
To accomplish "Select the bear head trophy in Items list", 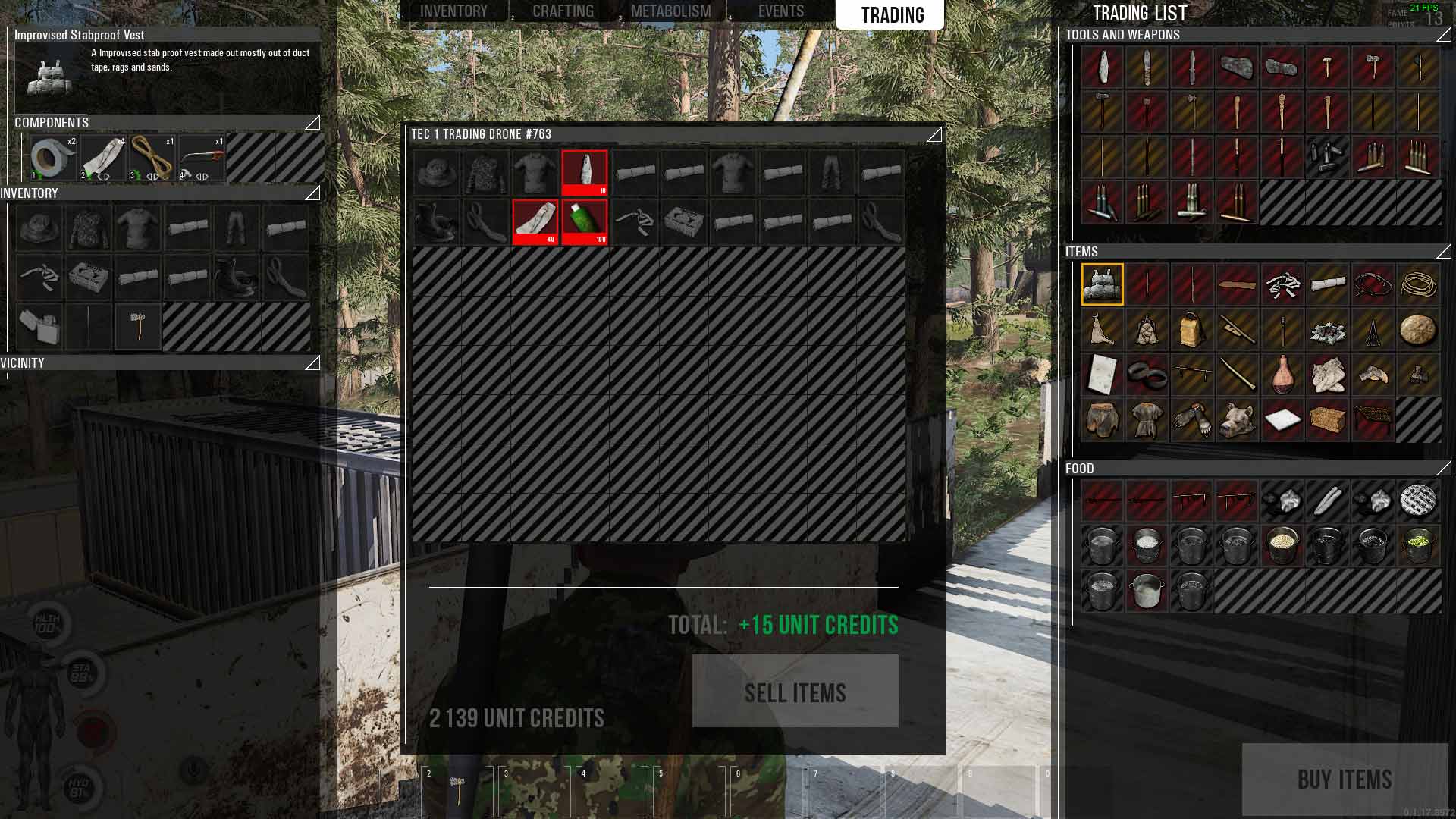I will tap(1236, 422).
